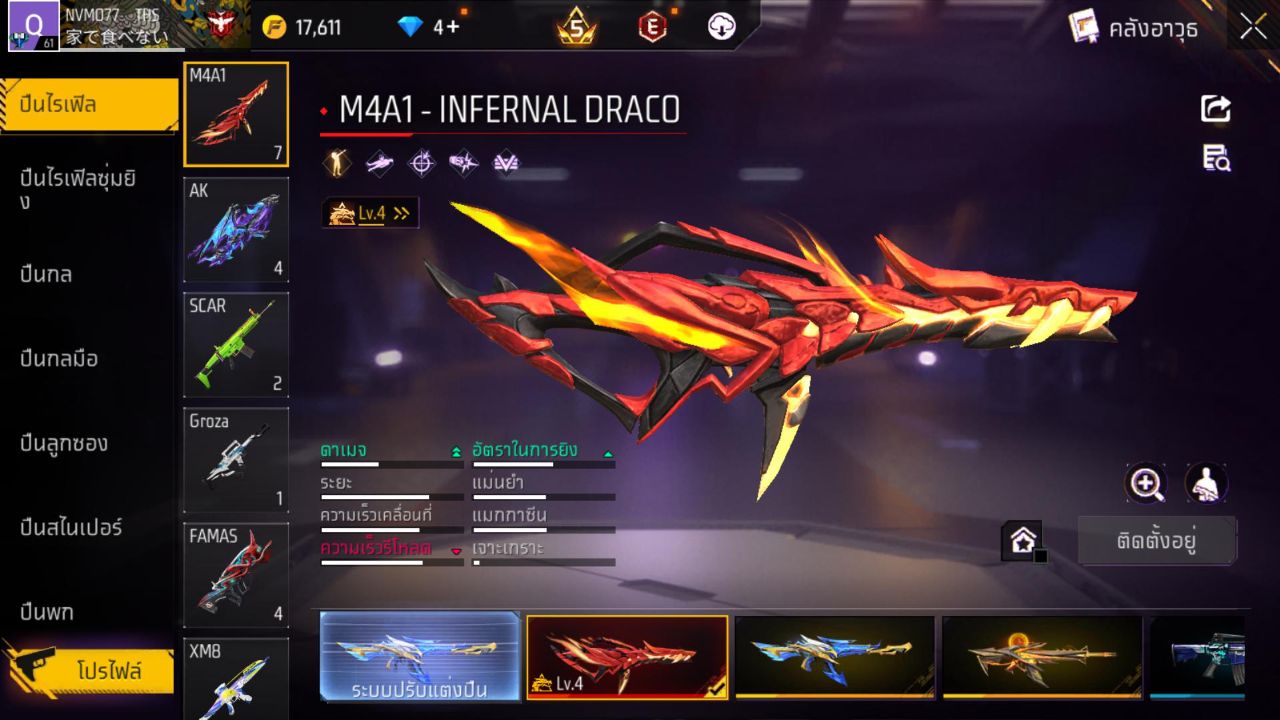Zoom in with the magnifier button
The image size is (1280, 720).
tap(1146, 484)
